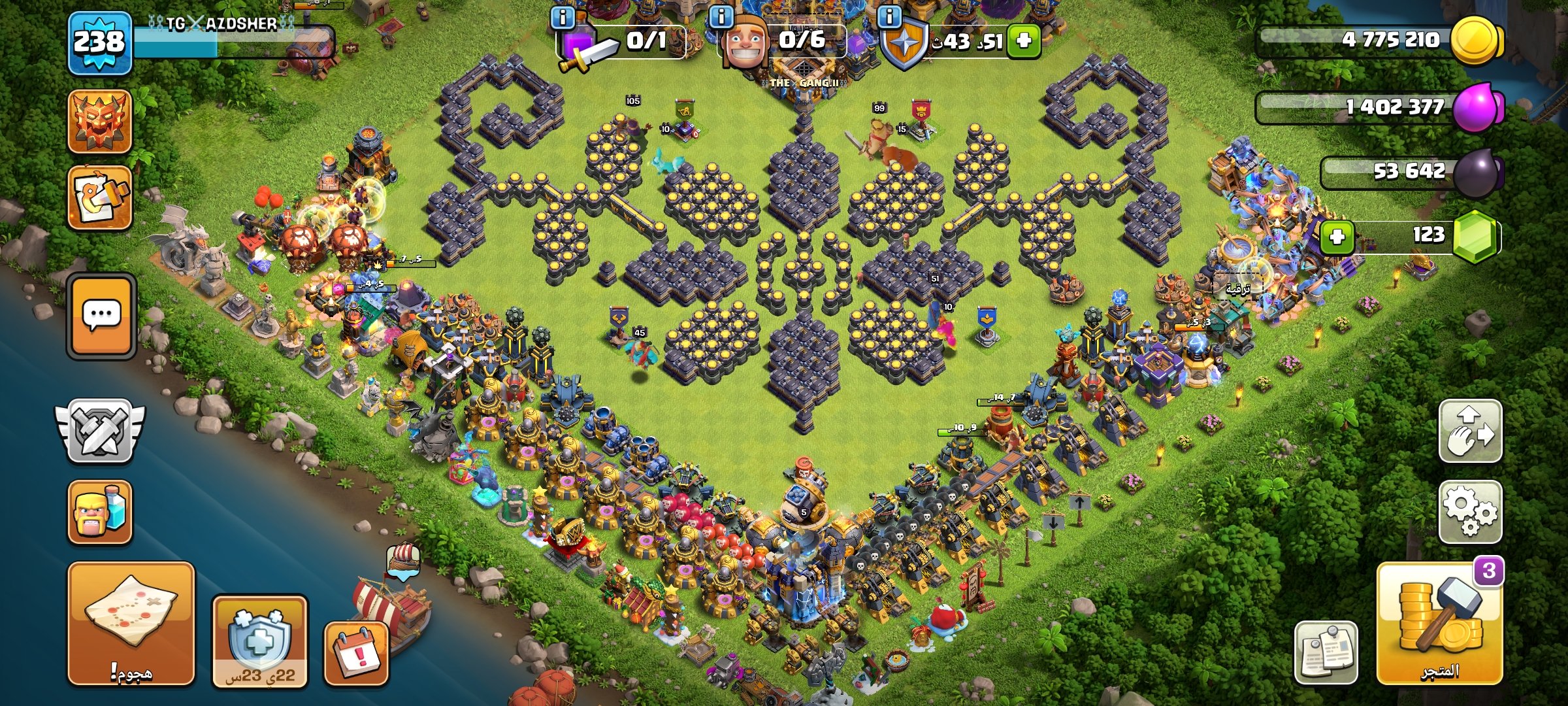The height and width of the screenshot is (706, 1568).
Task: Open the layout editor hand arrows button
Action: 1470,431
